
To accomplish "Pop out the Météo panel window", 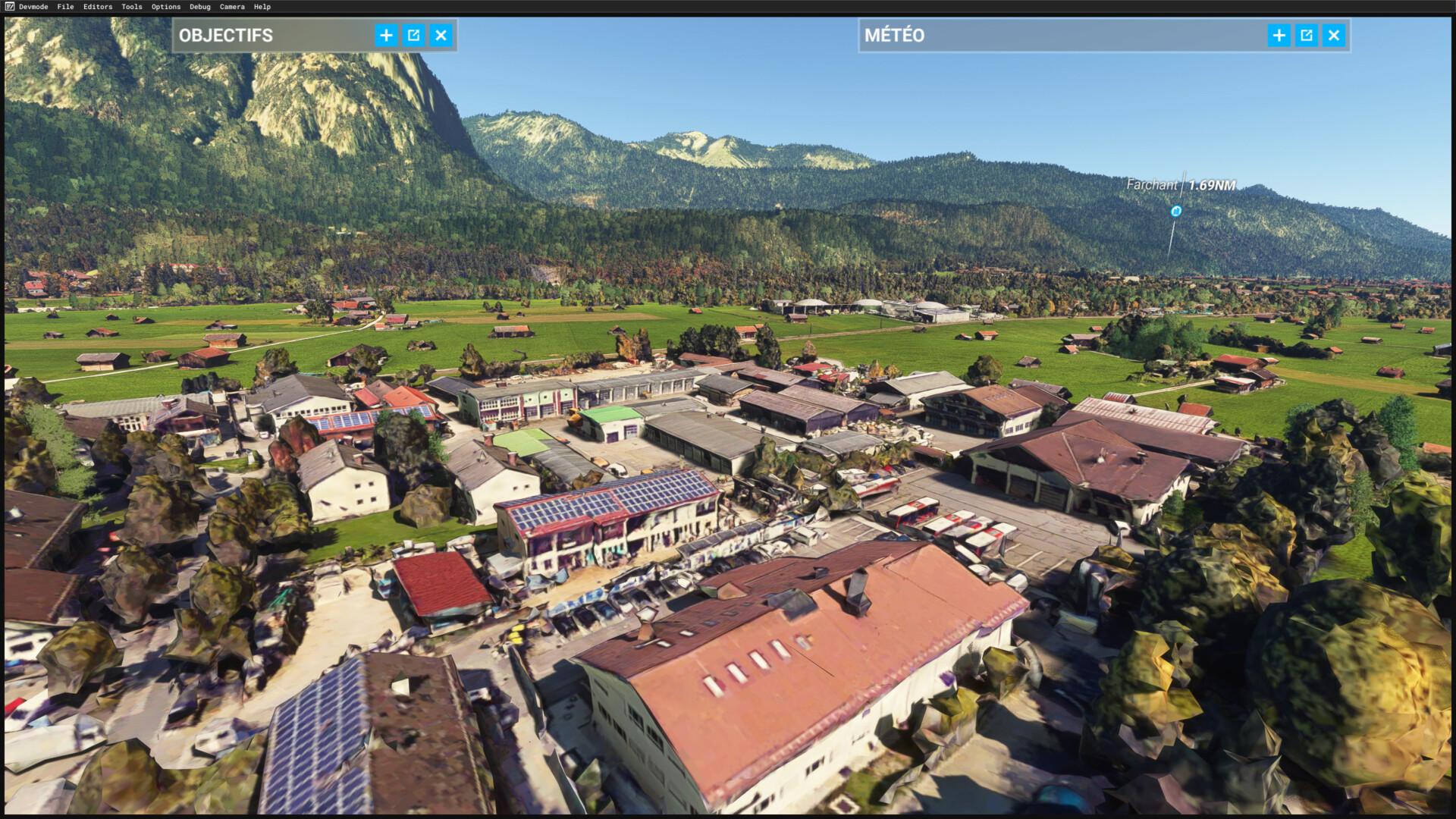I will click(1306, 36).
